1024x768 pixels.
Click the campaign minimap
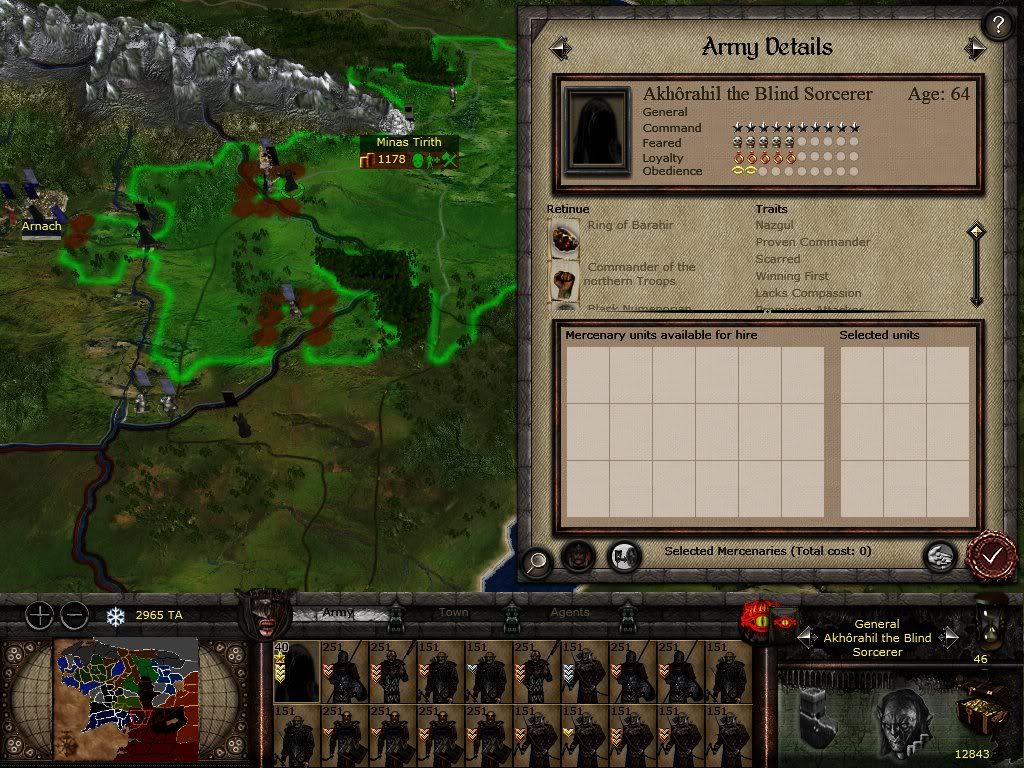click(x=125, y=692)
